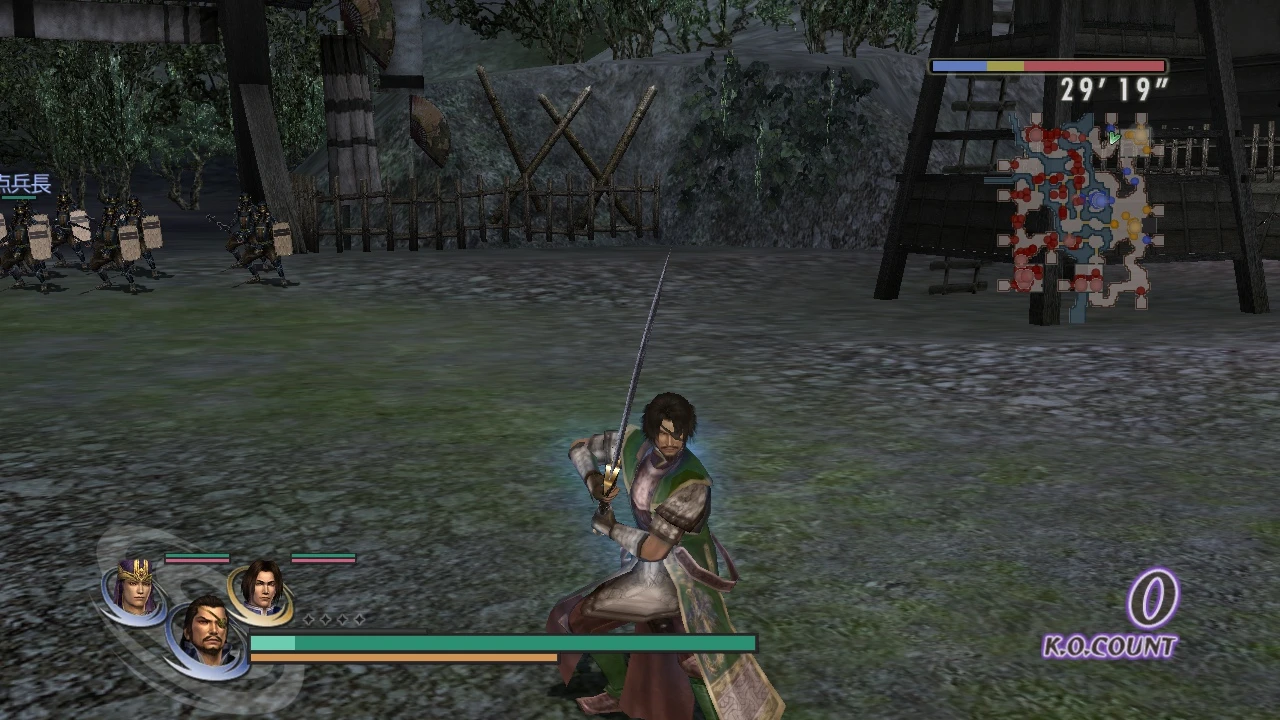Select the brown-haired ally portrait icon
Viewport: 1280px width, 720px height.
pyautogui.click(x=262, y=590)
